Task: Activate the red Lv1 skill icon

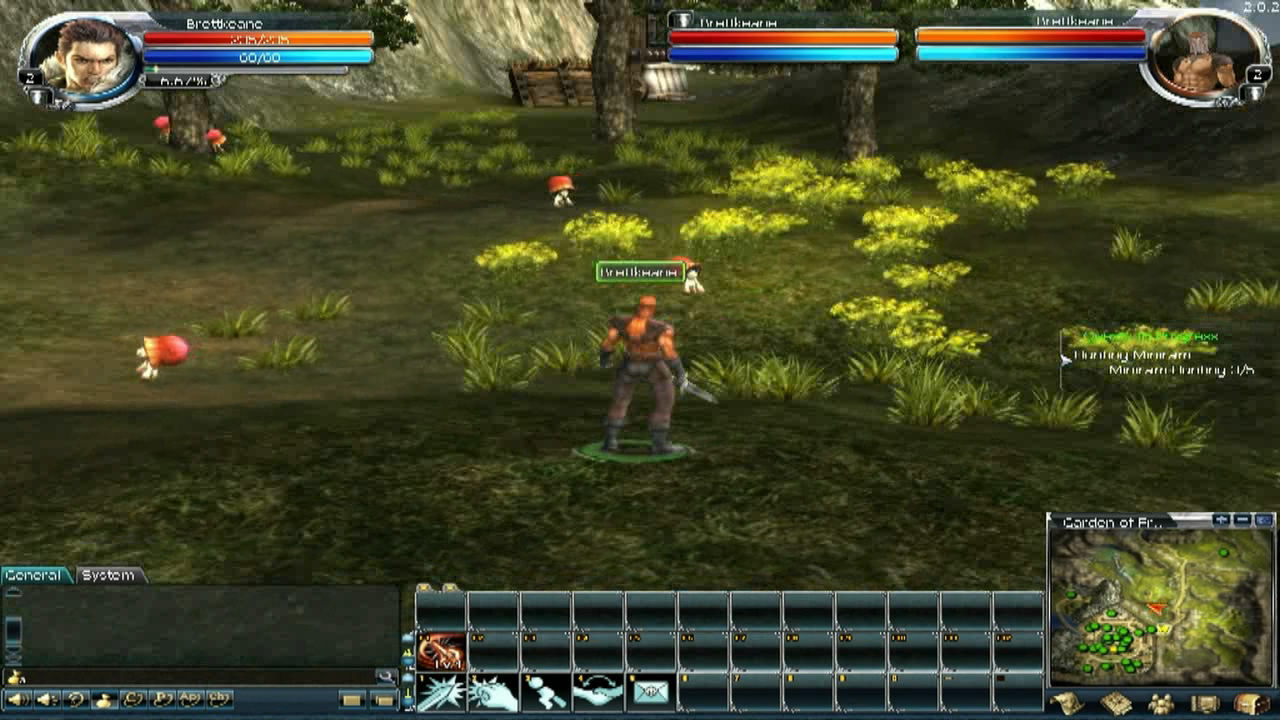Action: tap(441, 652)
